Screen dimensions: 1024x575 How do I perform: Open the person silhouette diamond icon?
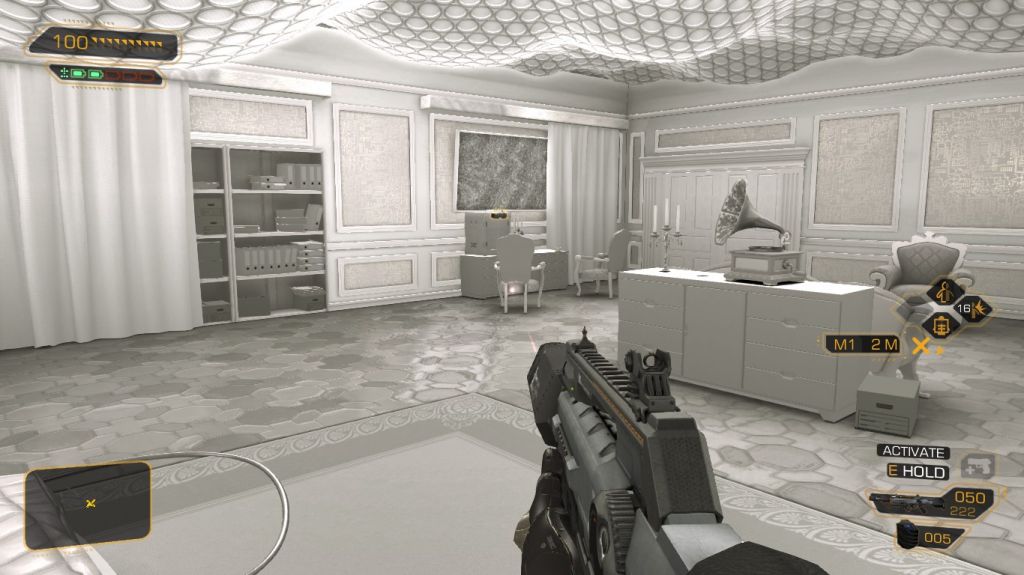(x=943, y=293)
